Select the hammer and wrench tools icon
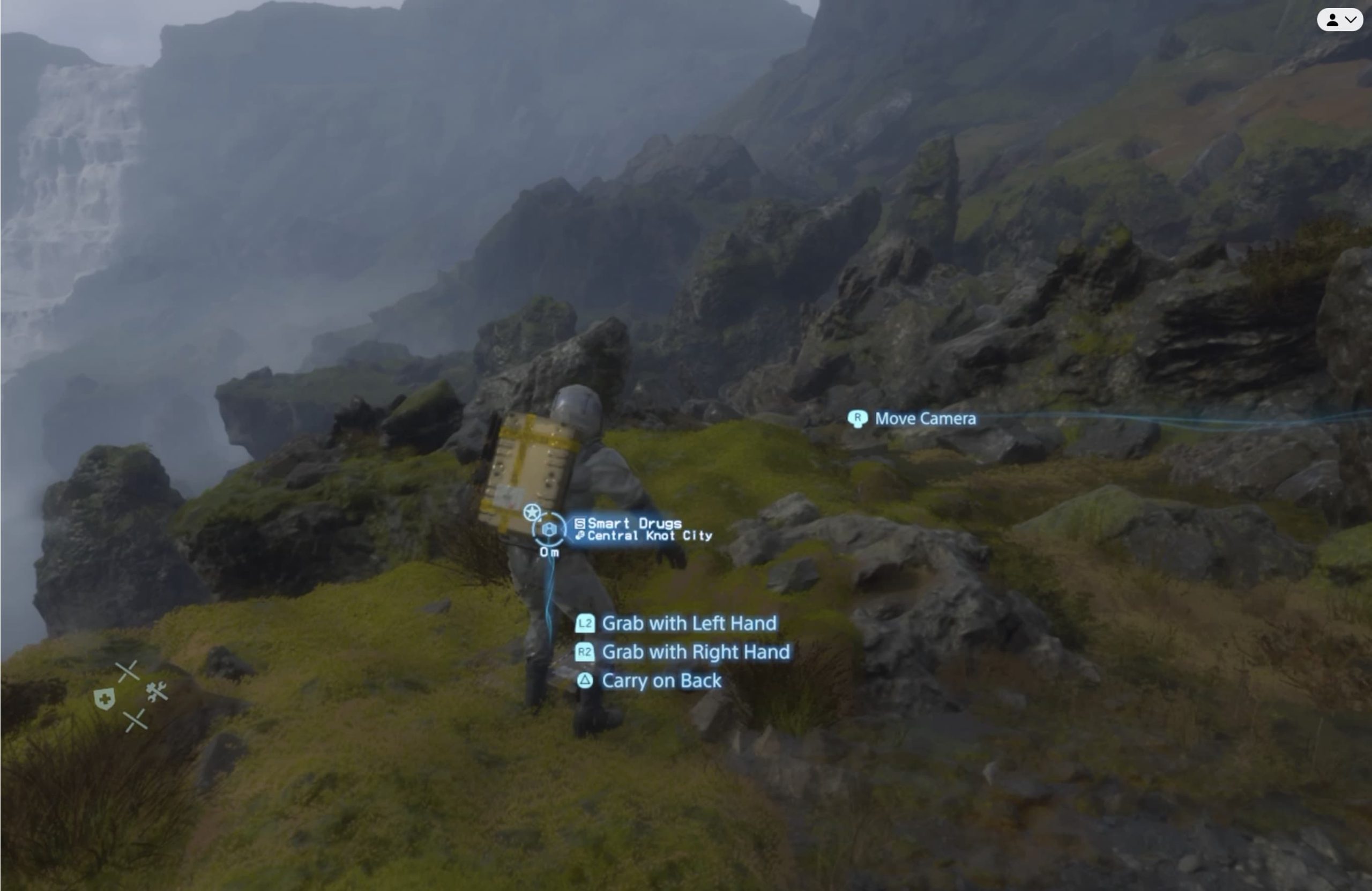 (x=156, y=692)
